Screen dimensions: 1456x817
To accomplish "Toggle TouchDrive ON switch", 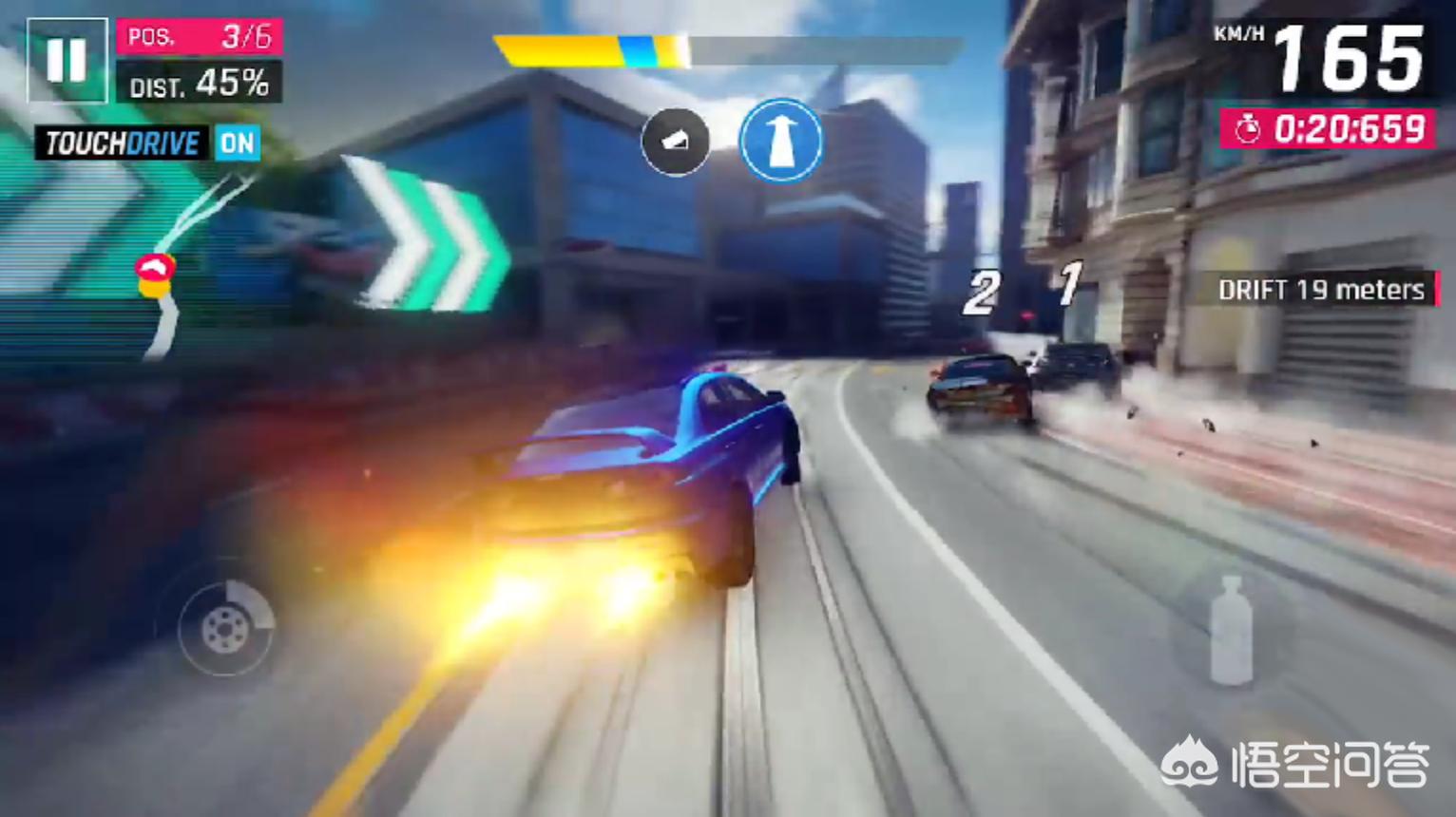I will pyautogui.click(x=237, y=143).
